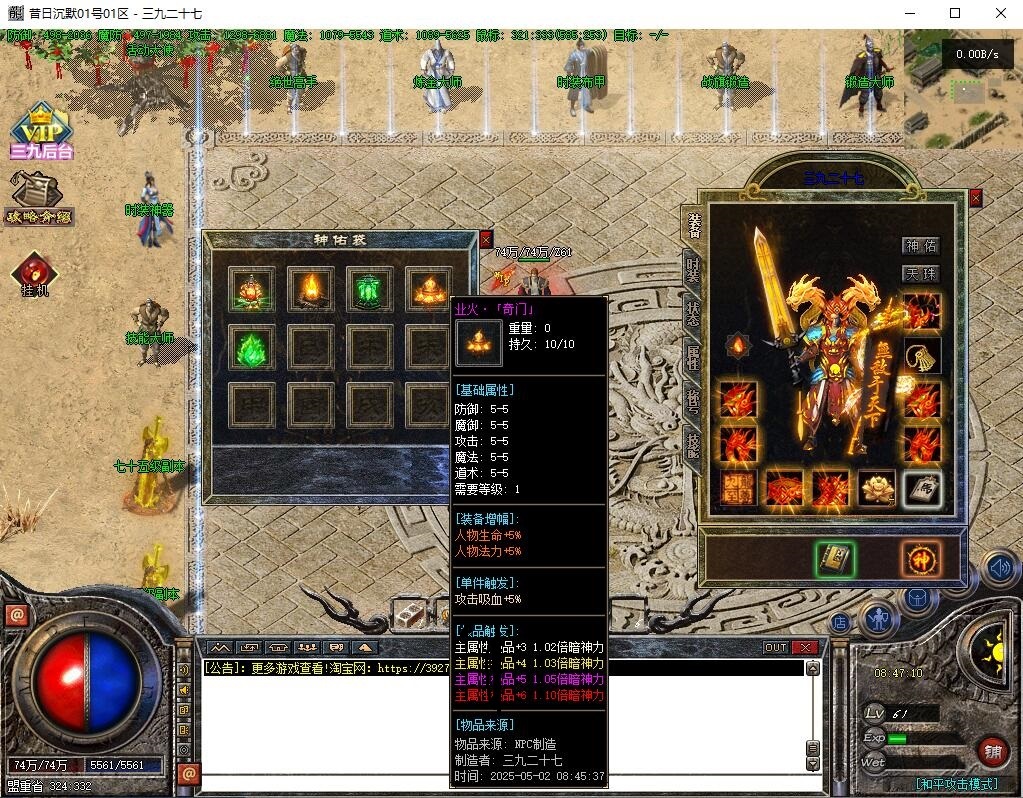The width and height of the screenshot is (1023, 798).
Task: Pick the green lantern item slot
Action: click(370, 290)
